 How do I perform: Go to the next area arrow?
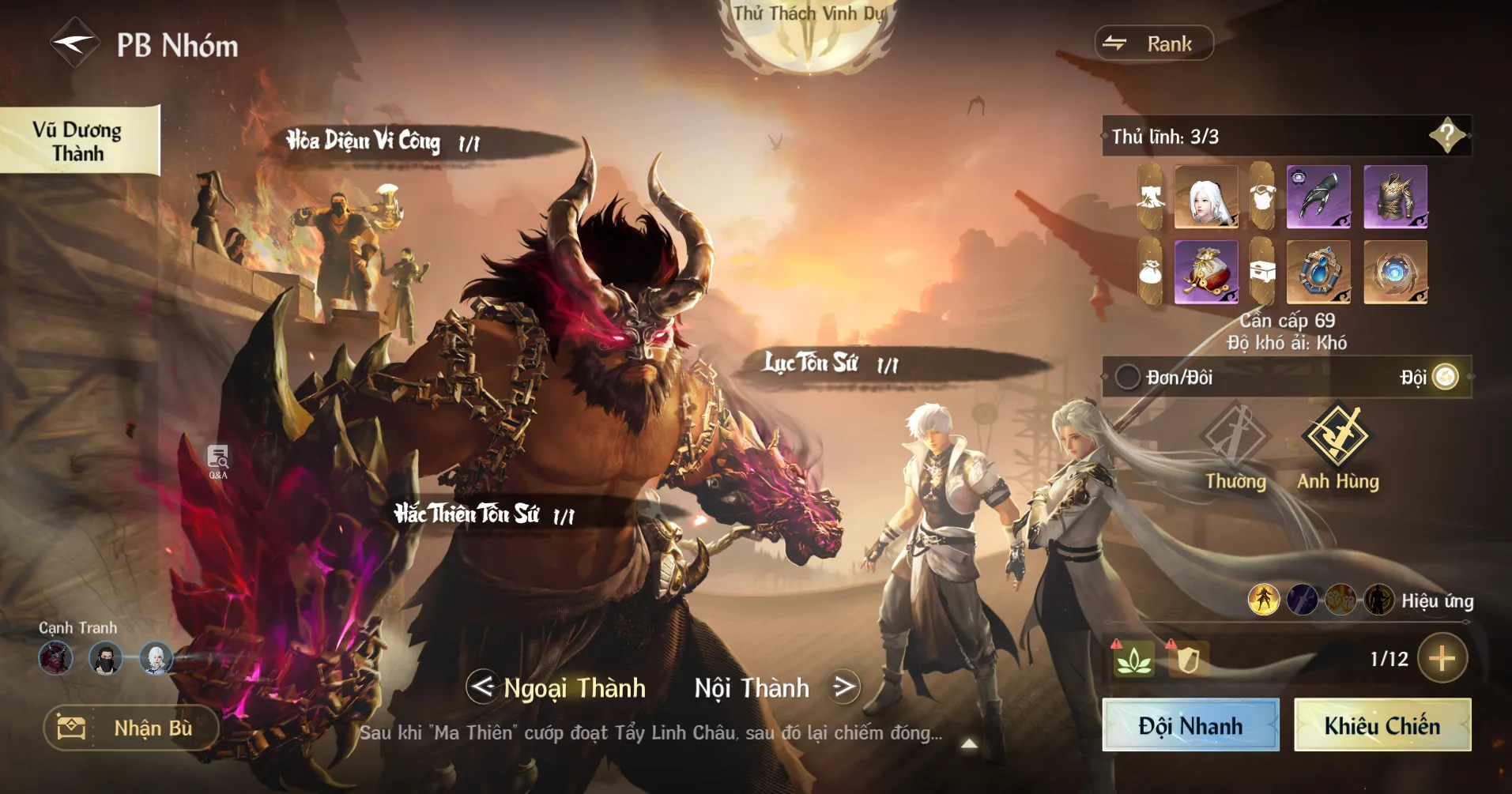click(844, 687)
